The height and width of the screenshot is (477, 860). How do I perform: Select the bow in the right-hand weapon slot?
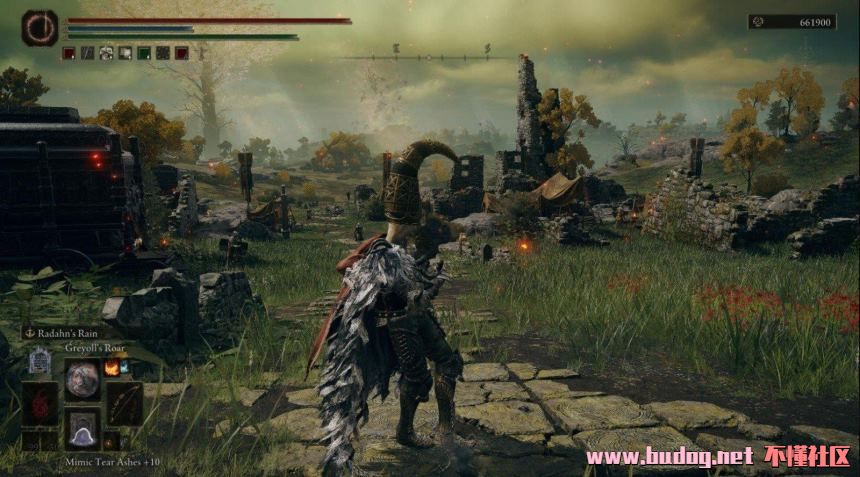coord(124,403)
